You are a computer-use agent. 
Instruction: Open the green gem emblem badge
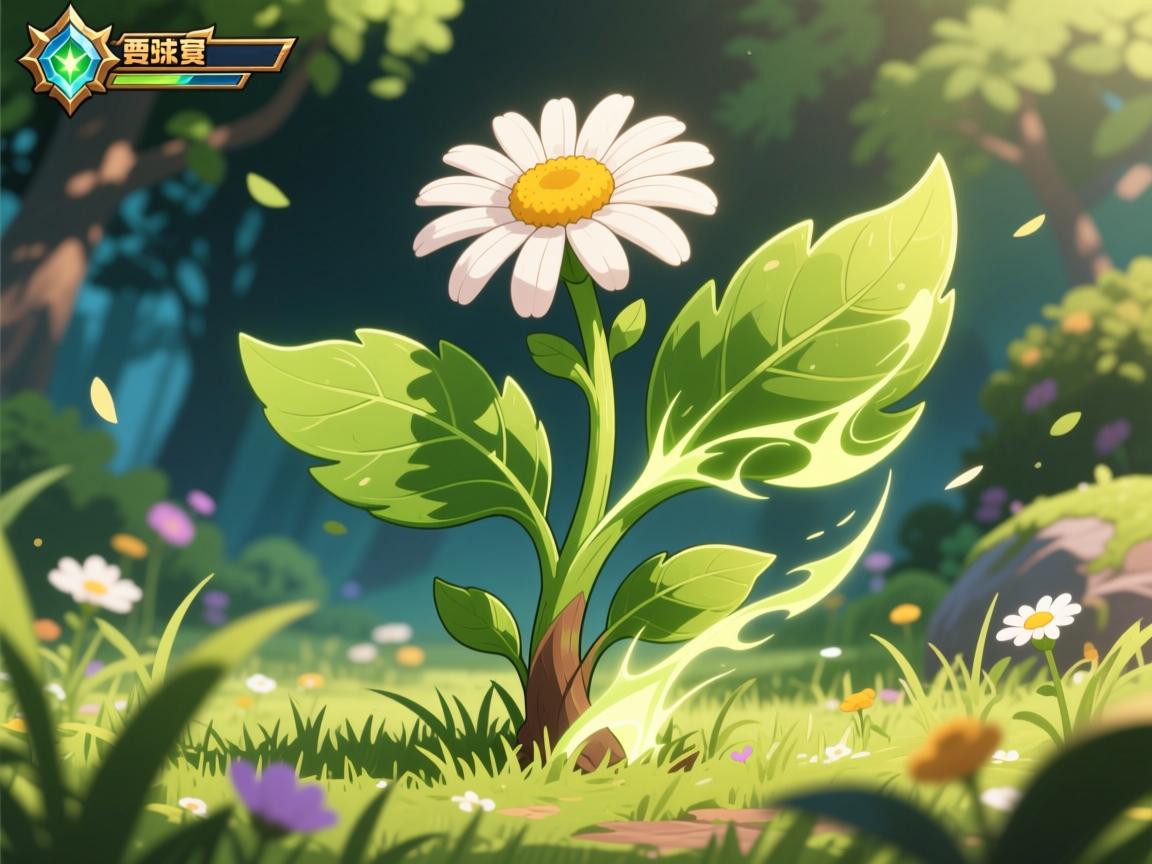(x=69, y=59)
